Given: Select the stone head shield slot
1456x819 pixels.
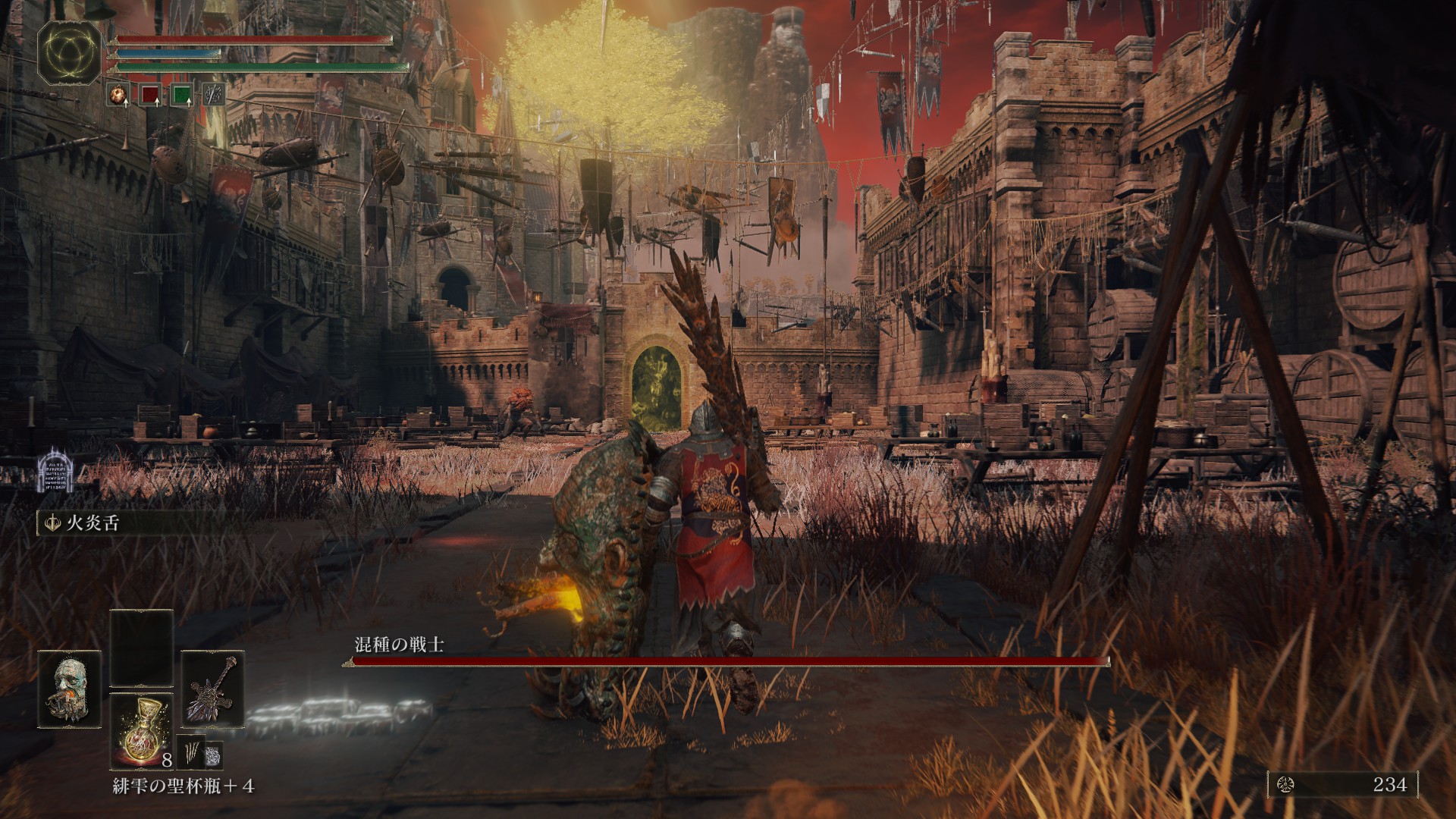Looking at the screenshot, I should pyautogui.click(x=70, y=689).
